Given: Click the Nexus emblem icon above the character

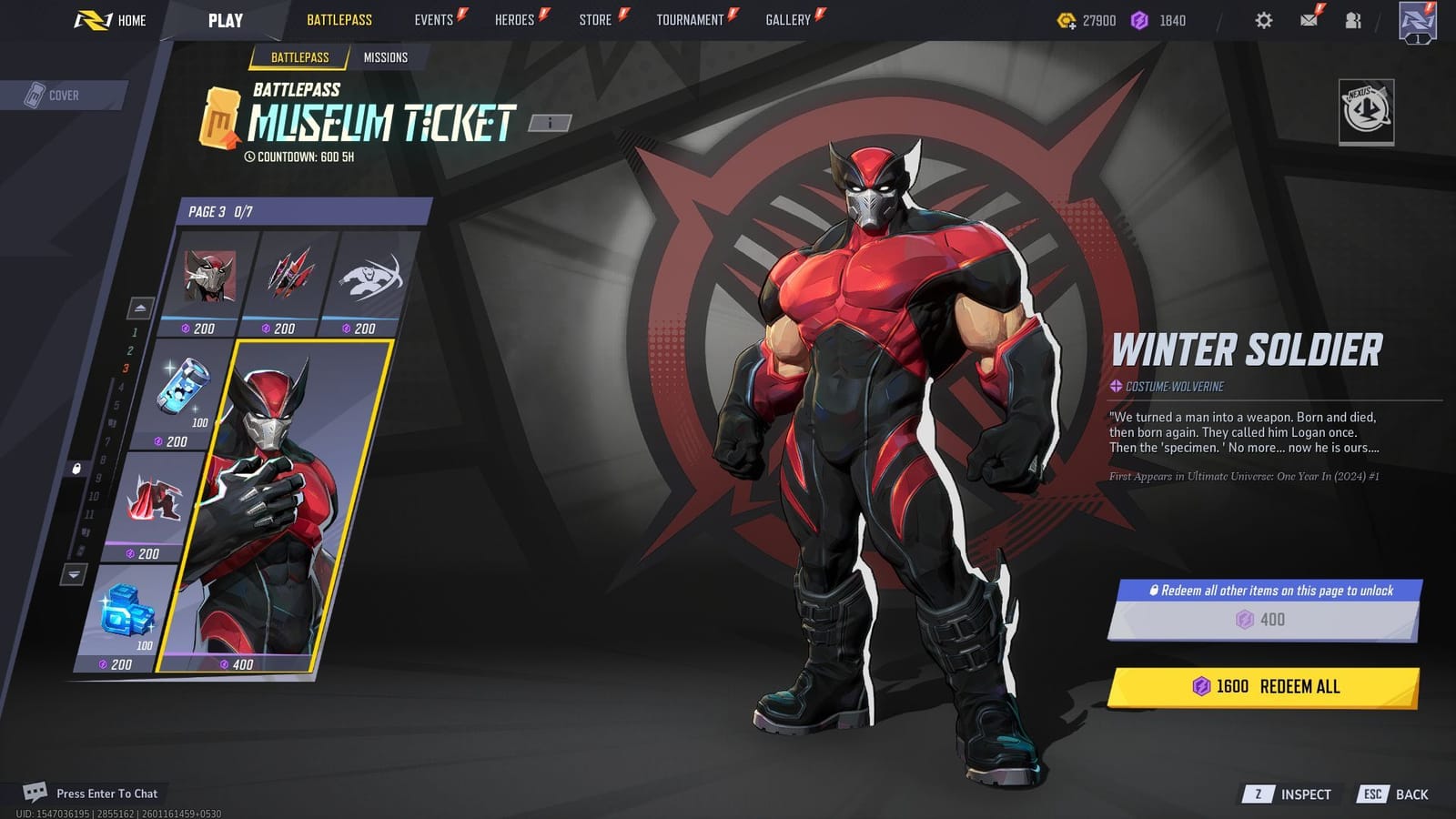Looking at the screenshot, I should [1369, 108].
